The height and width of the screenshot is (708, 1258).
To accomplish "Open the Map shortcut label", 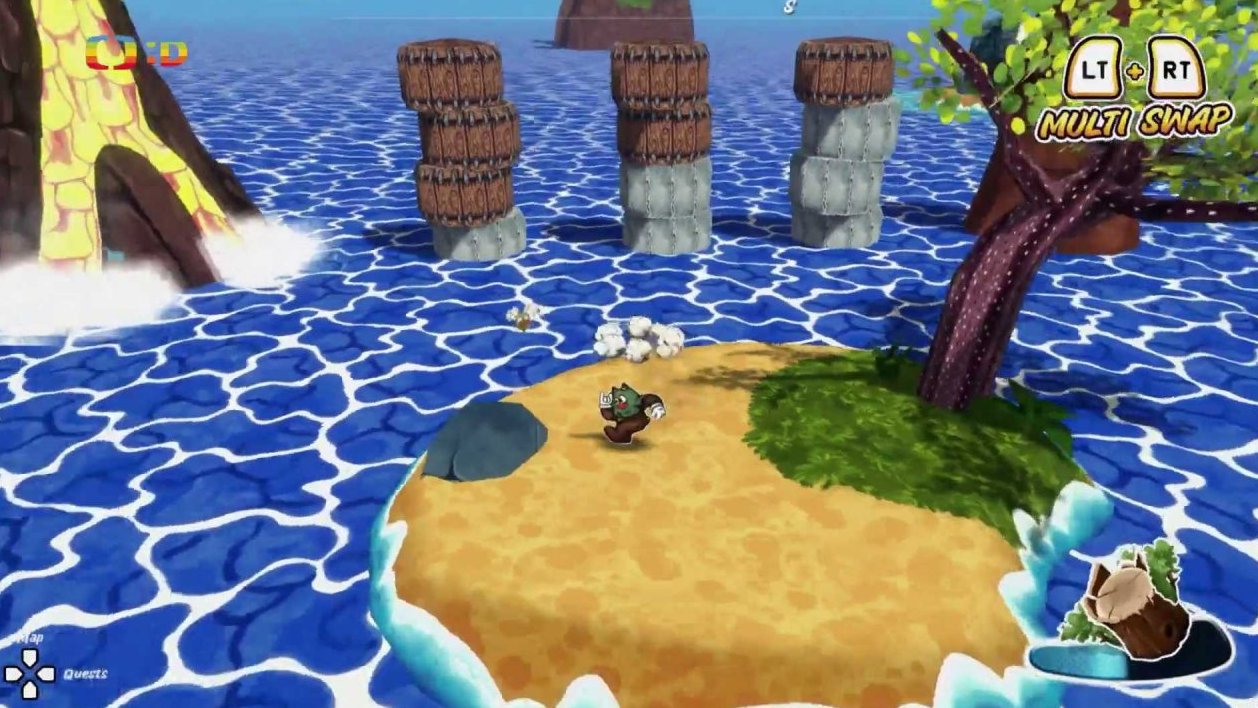I will coord(30,637).
